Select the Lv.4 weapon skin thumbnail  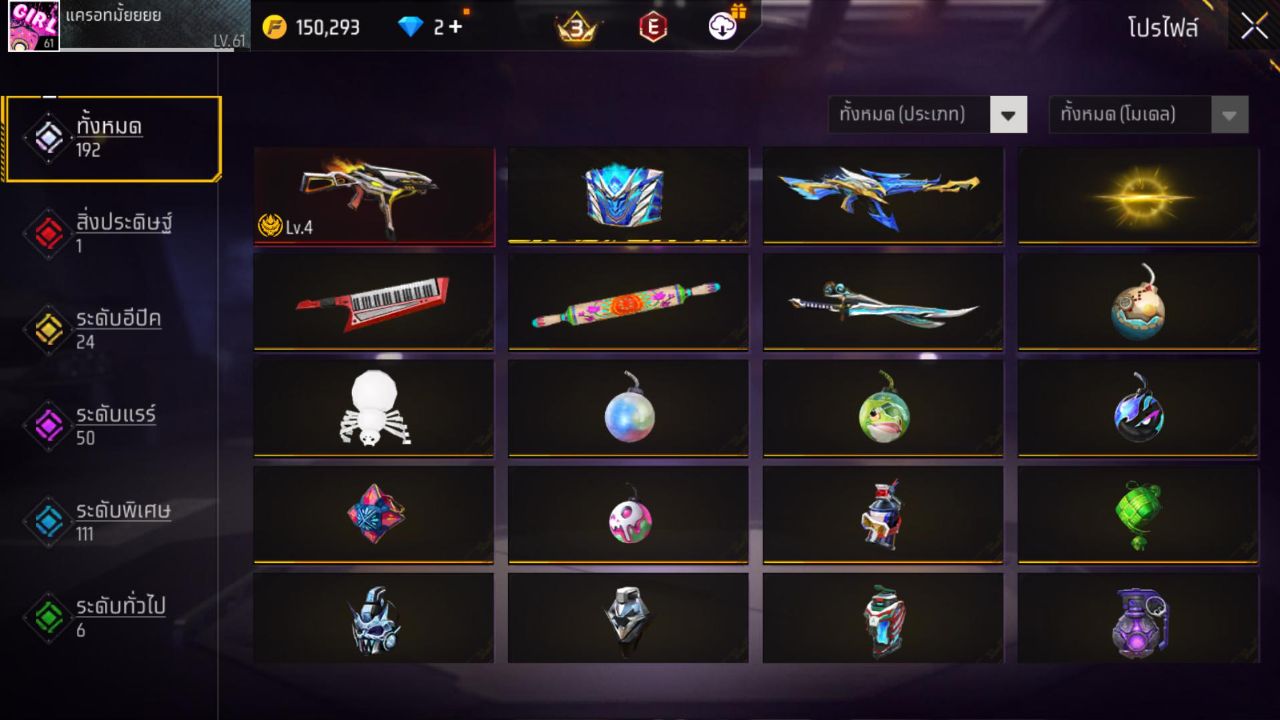374,195
